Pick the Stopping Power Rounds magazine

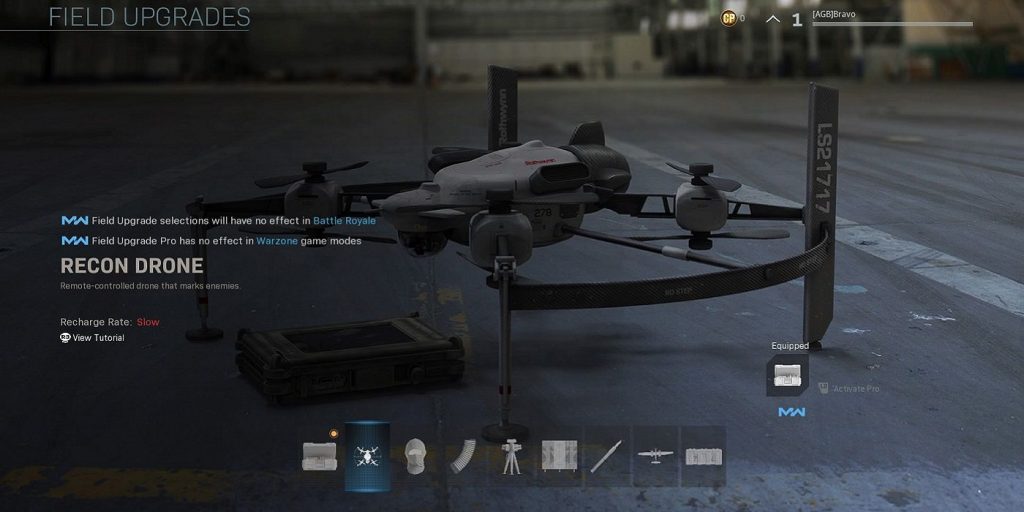[463, 457]
